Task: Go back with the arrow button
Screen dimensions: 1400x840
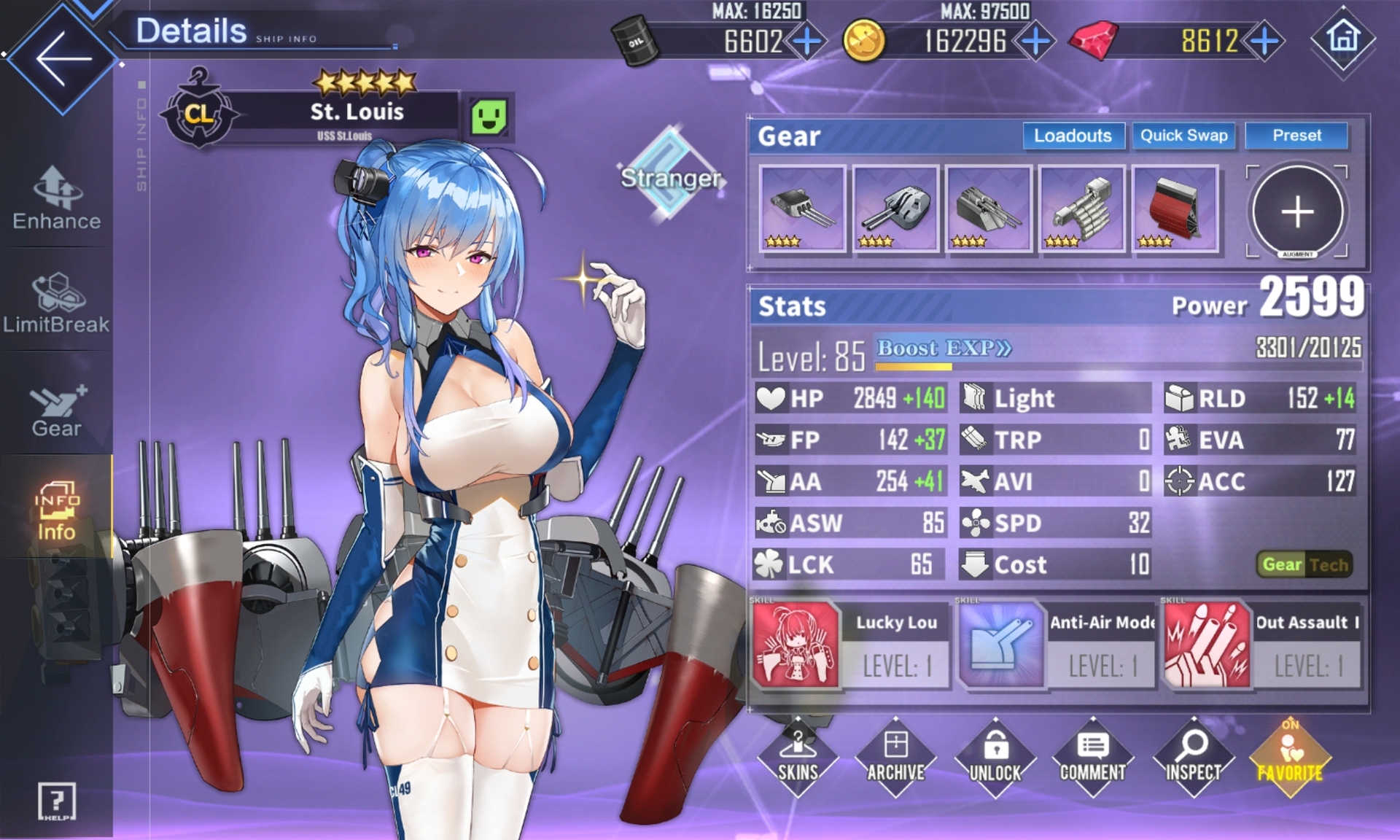Action: coord(61,58)
